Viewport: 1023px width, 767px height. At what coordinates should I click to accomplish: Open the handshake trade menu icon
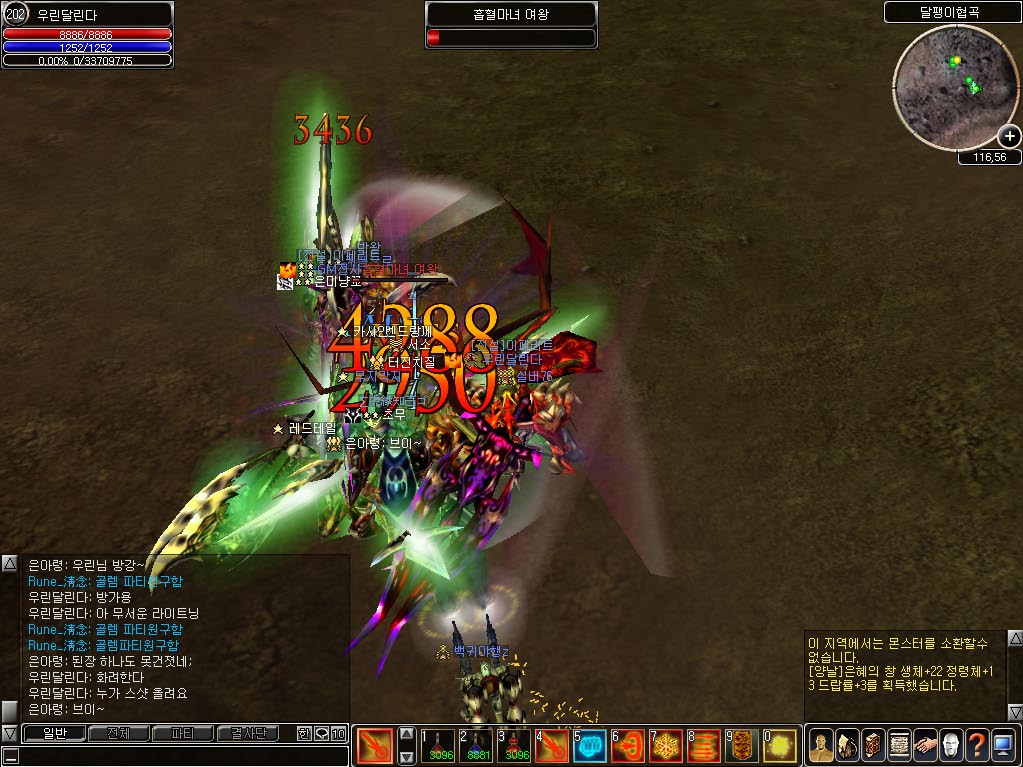(x=925, y=745)
